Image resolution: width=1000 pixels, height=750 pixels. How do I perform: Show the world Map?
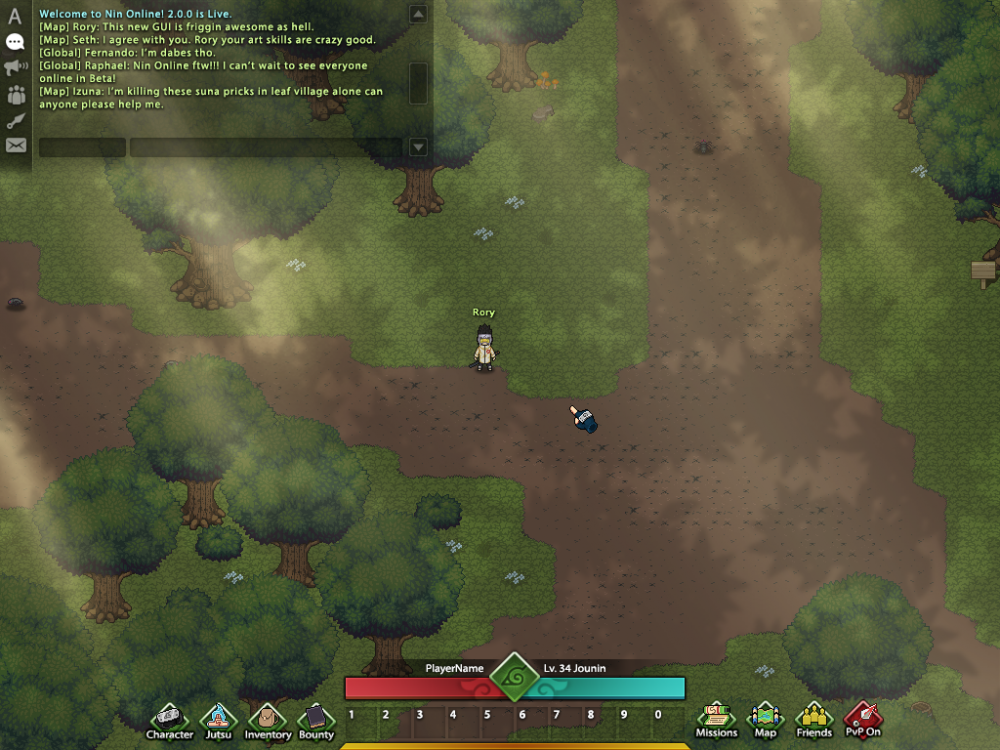coord(765,718)
